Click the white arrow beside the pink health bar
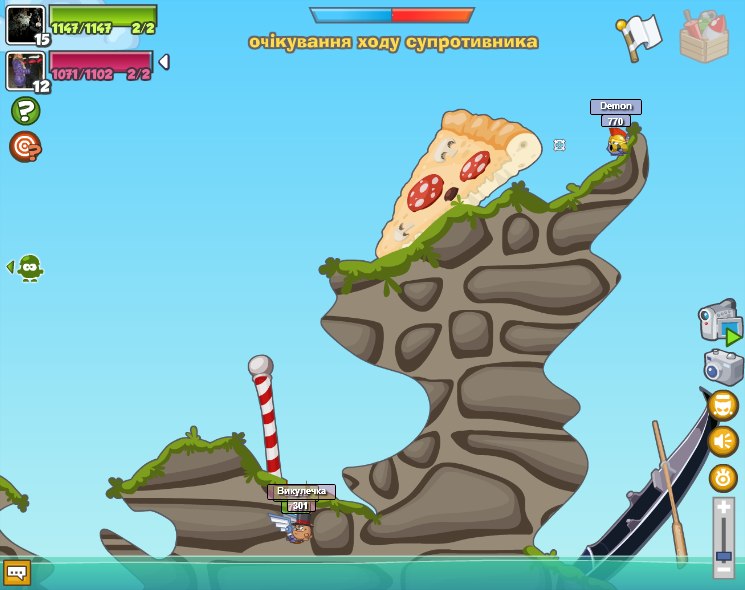Viewport: 745px width, 590px height. click(x=164, y=62)
